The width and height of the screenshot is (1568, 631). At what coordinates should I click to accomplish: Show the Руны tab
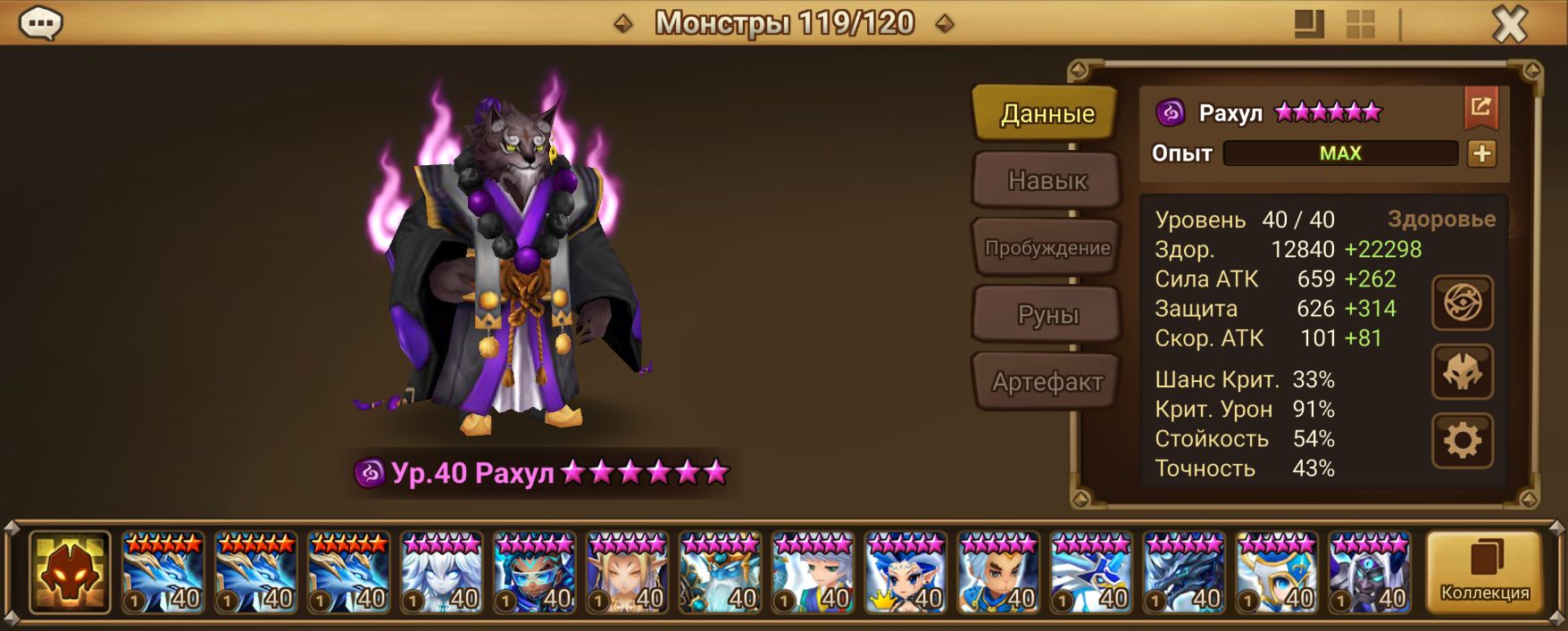(x=1046, y=315)
